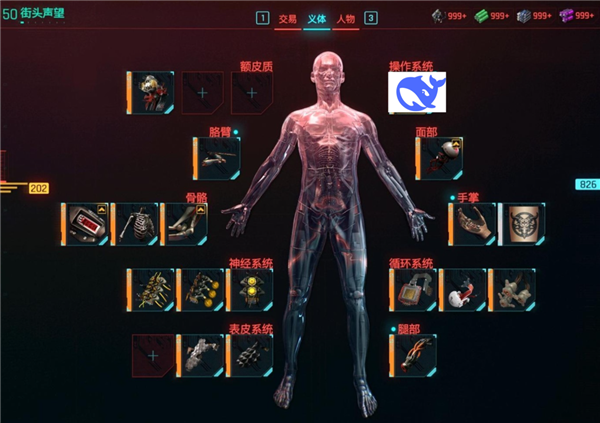The image size is (600, 423).
Task: Switch to the 交易 tab
Action: pyautogui.click(x=288, y=18)
